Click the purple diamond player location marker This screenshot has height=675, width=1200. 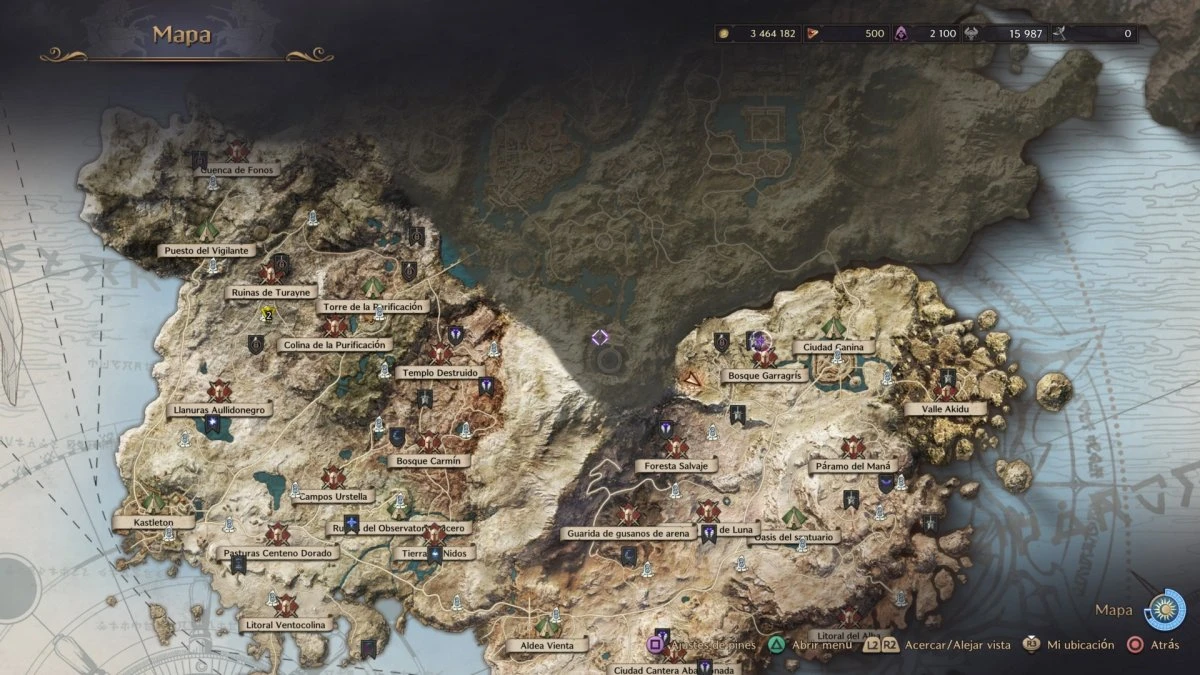coord(600,337)
